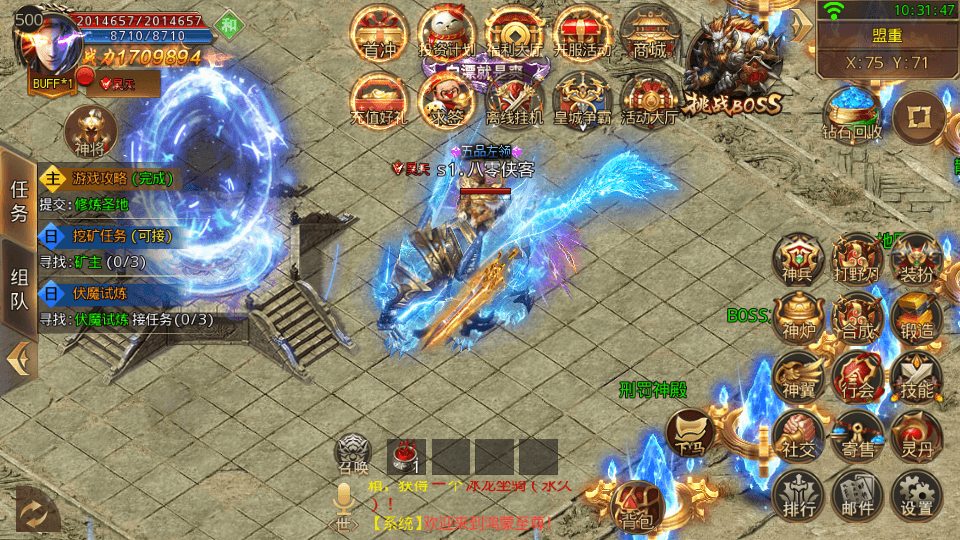
Task: Open the 行会 guild menu
Action: 857,376
